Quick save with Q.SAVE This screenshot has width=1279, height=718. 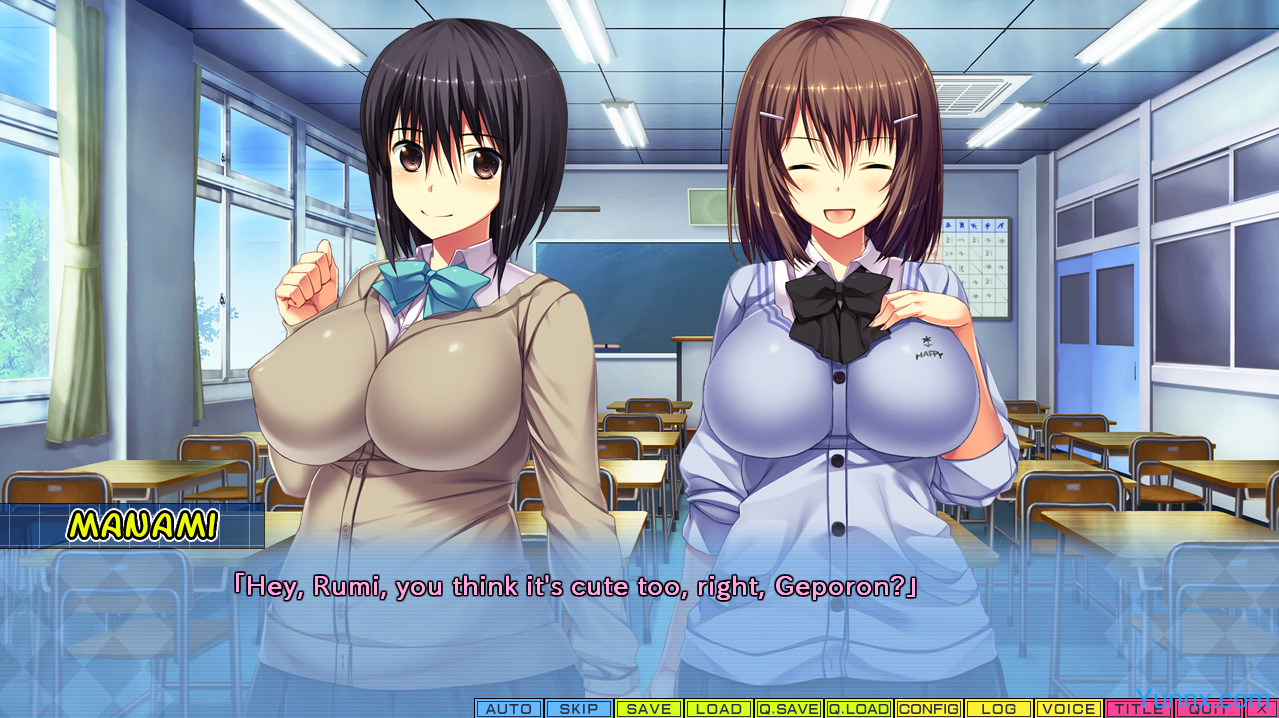[789, 709]
